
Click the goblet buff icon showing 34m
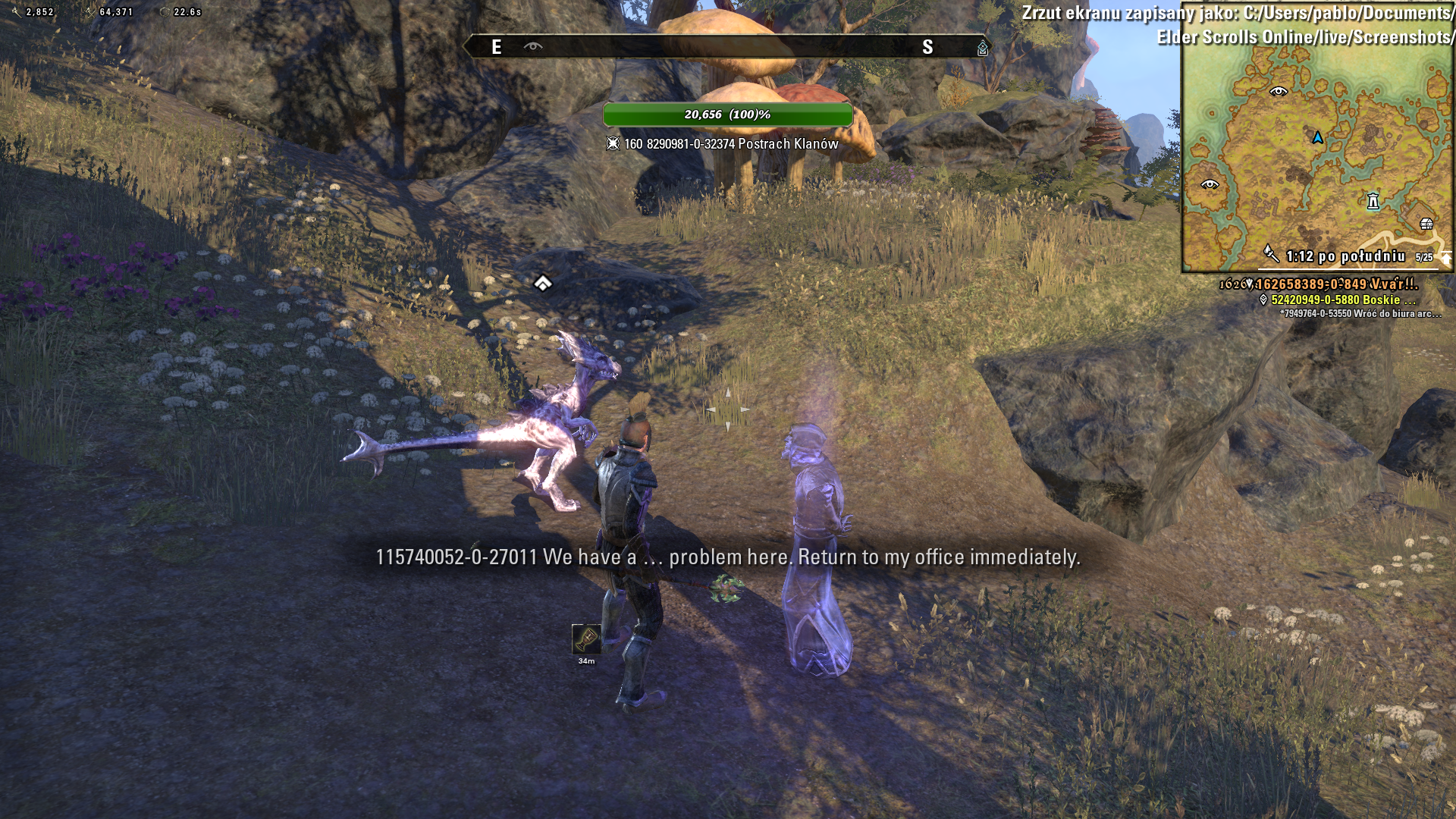coord(586,639)
